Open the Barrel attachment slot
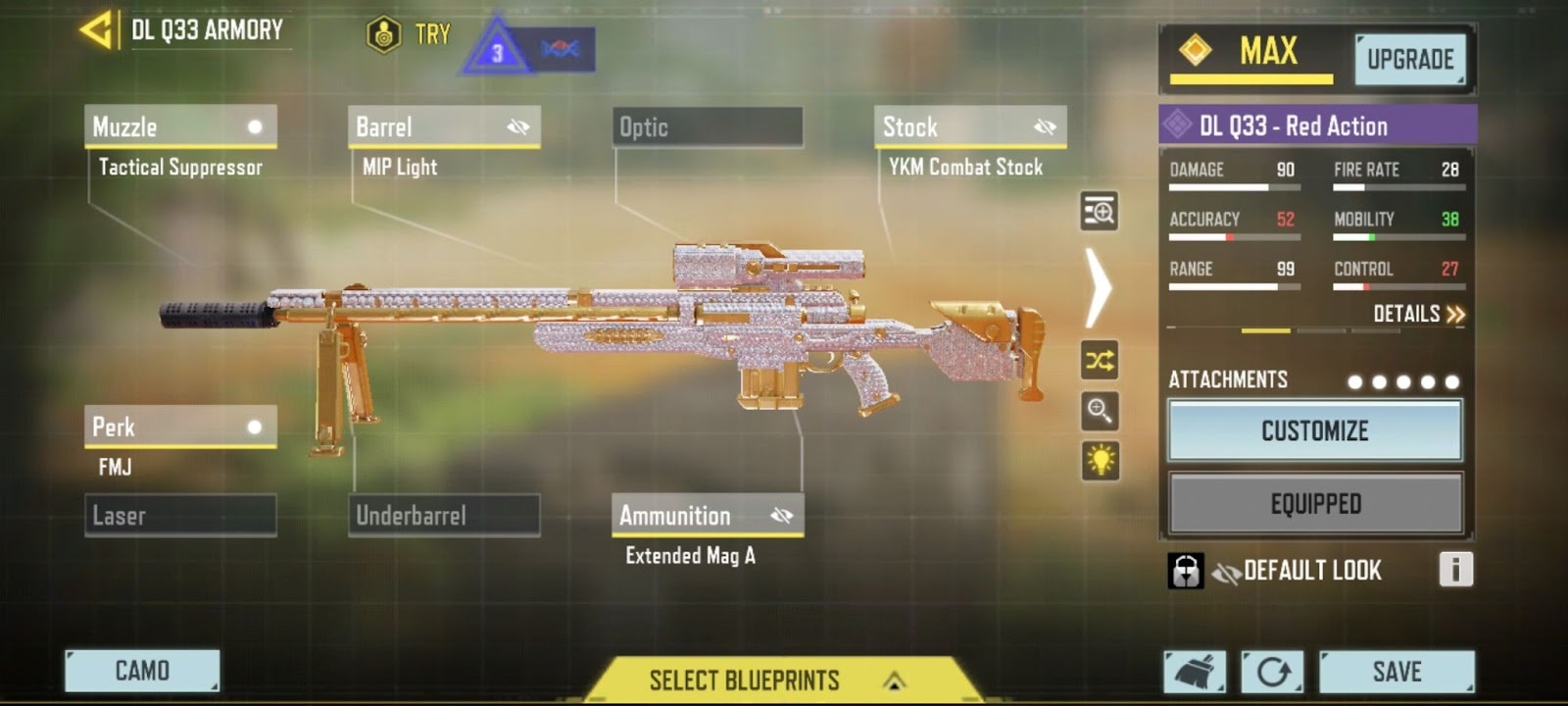This screenshot has width=1568, height=706. coord(444,127)
